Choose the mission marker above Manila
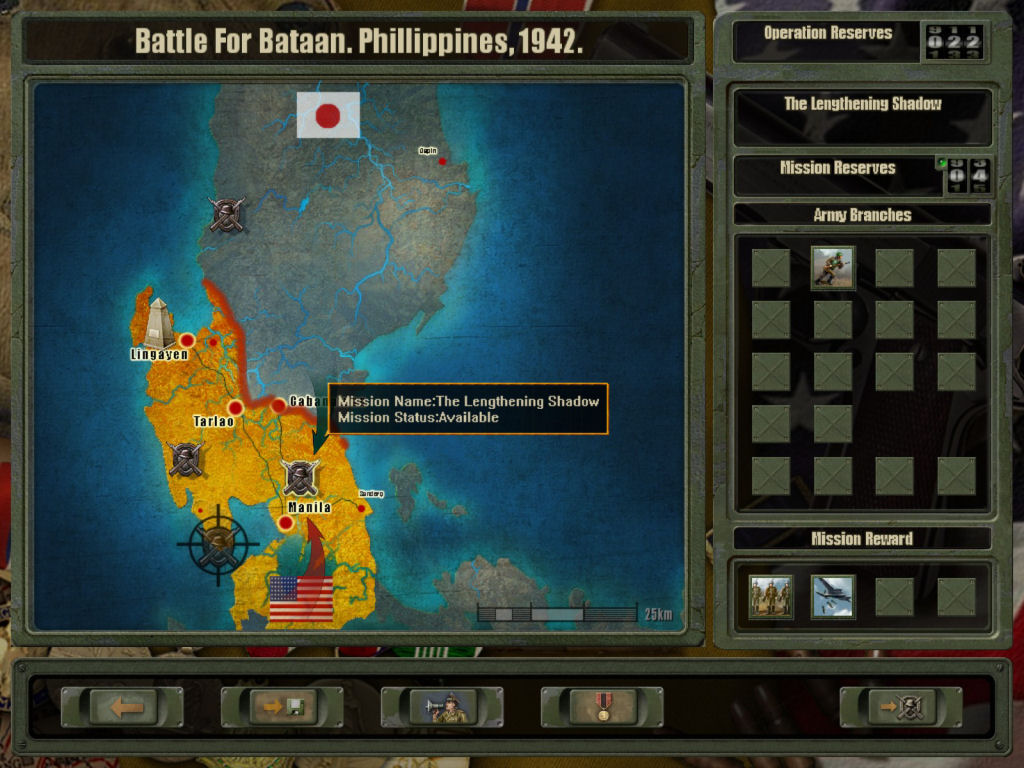The width and height of the screenshot is (1024, 768). [300, 478]
